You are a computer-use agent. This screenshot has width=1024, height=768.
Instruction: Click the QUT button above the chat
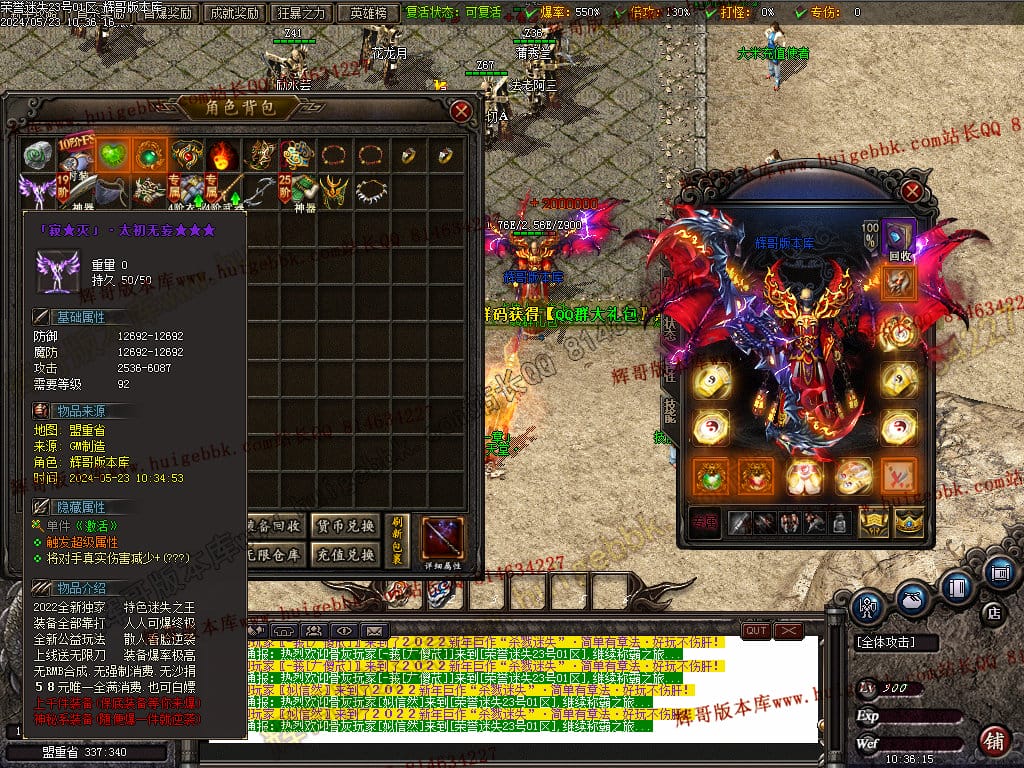756,631
